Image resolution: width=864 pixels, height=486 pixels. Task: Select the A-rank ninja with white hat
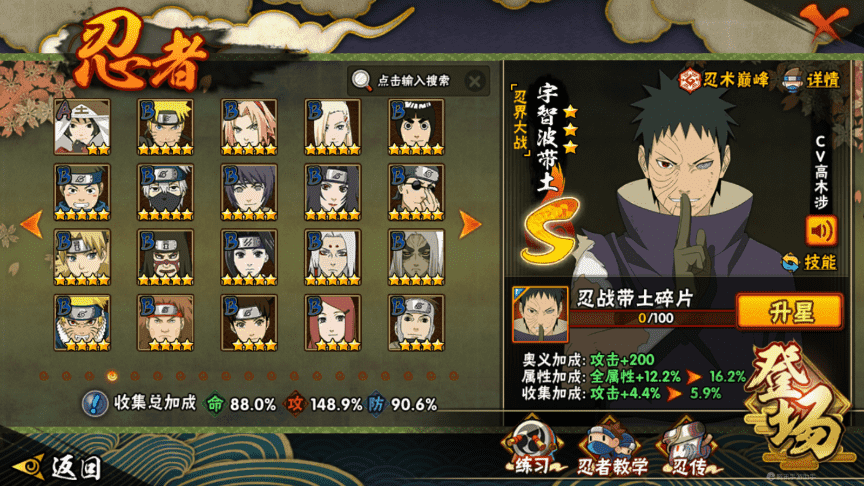[83, 126]
